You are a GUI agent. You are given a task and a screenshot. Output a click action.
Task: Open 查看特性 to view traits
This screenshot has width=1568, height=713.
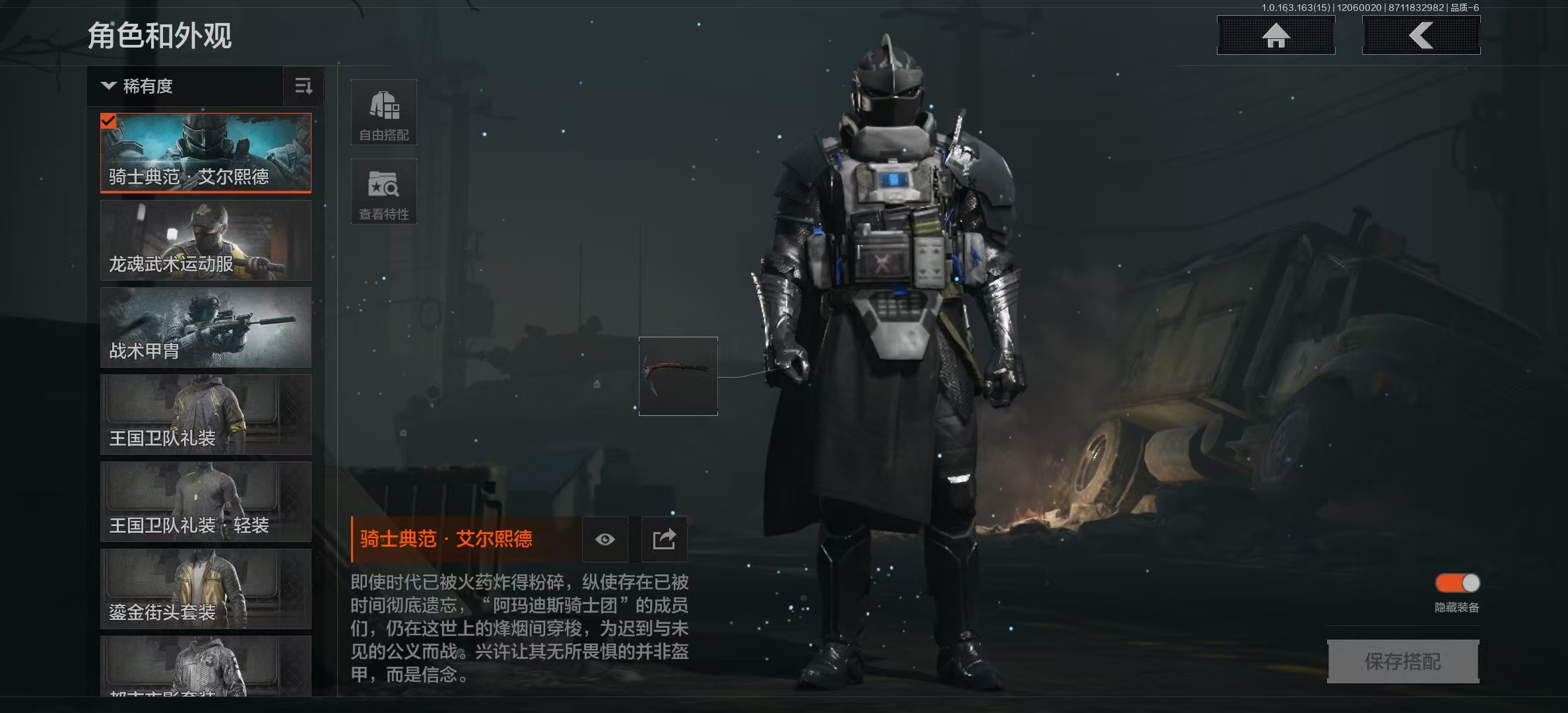point(384,192)
